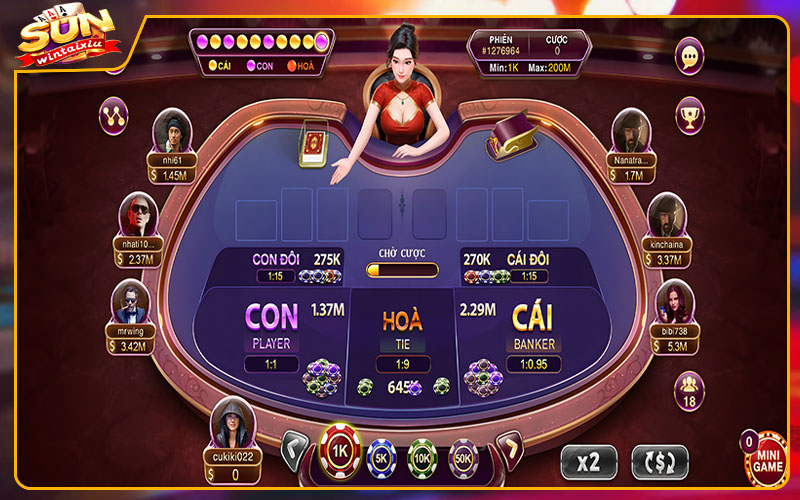
Task: View player kinchaina's avatar
Action: pos(666,214)
